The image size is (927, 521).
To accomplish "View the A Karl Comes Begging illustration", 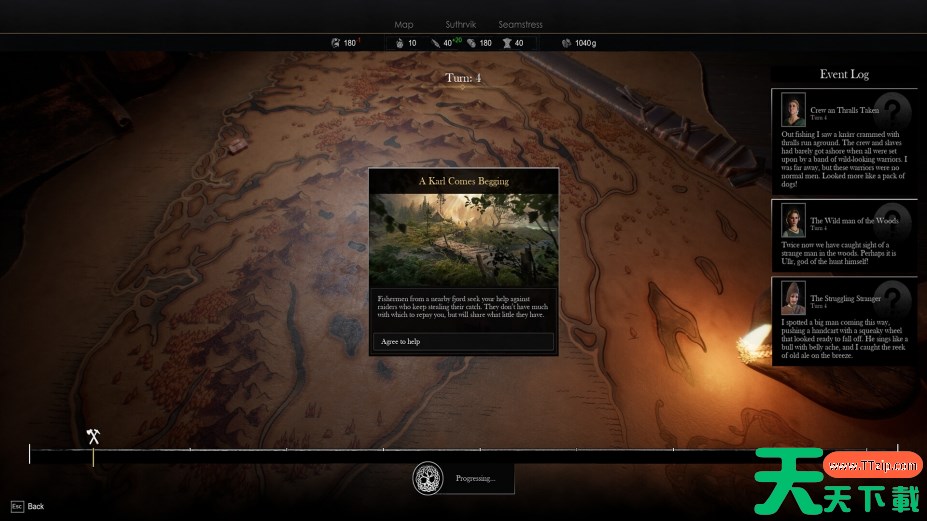I will tap(463, 240).
